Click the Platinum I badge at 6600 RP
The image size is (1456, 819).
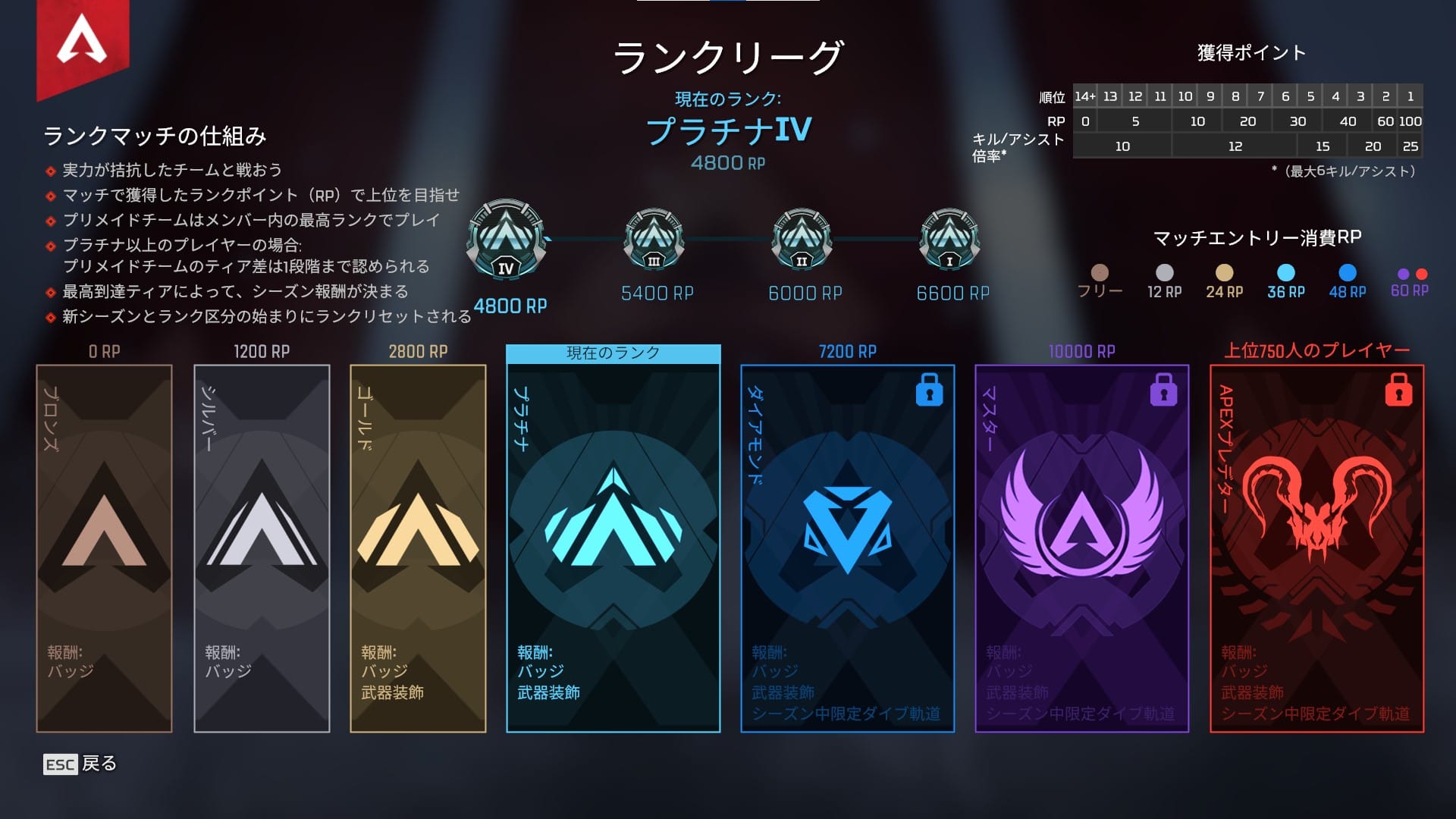pyautogui.click(x=948, y=241)
